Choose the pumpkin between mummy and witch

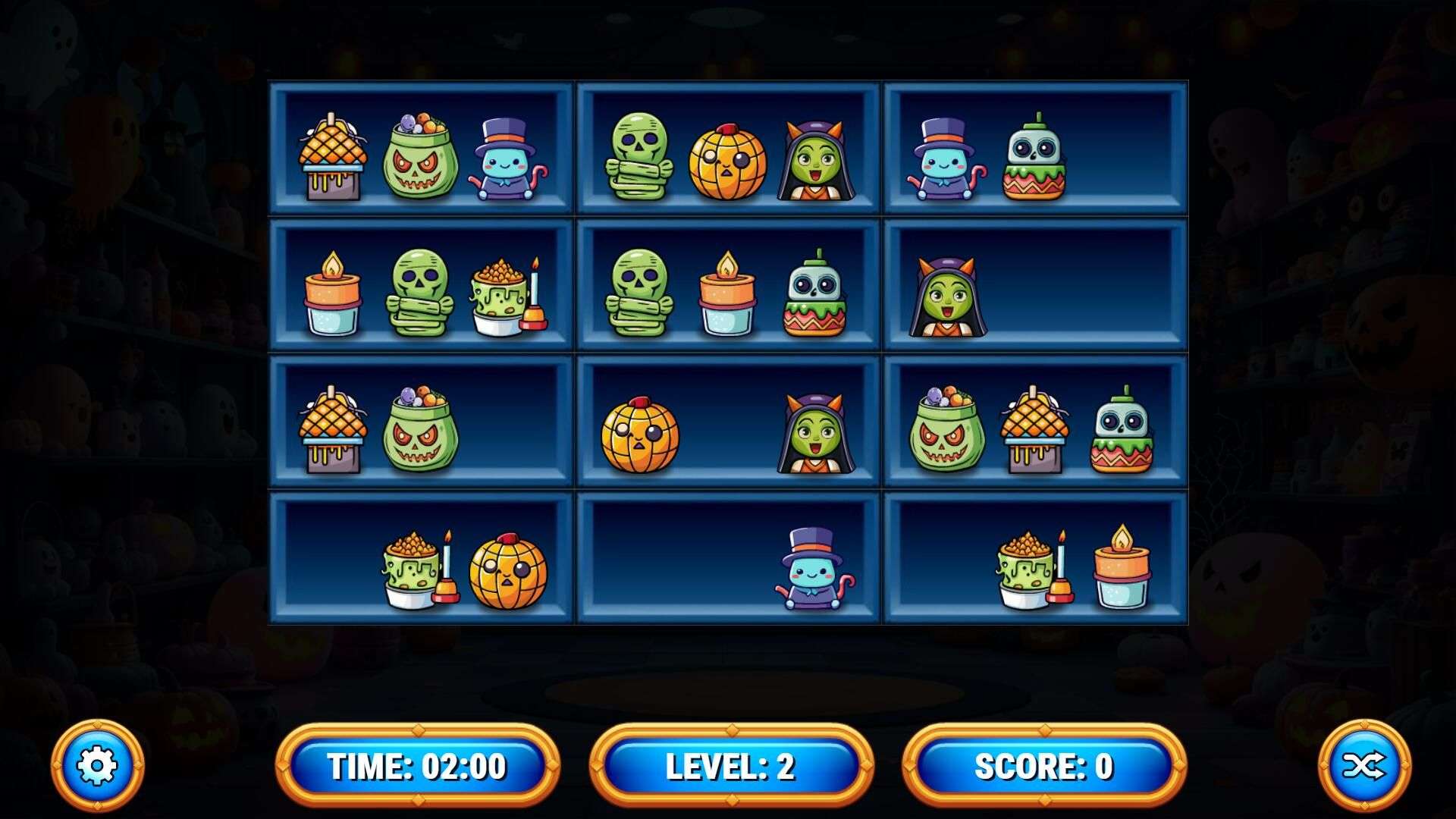728,162
